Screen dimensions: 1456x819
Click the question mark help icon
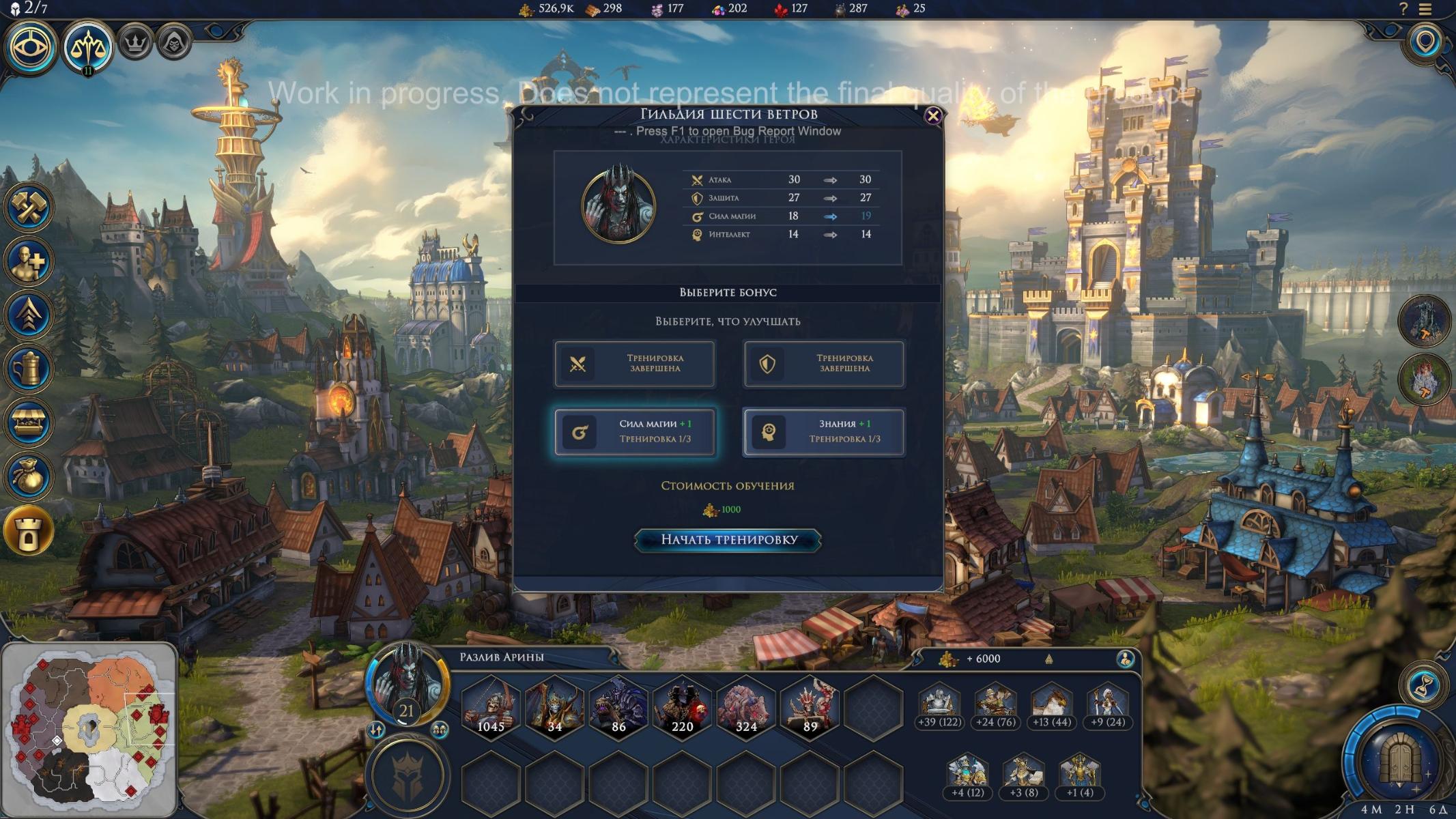click(1403, 10)
